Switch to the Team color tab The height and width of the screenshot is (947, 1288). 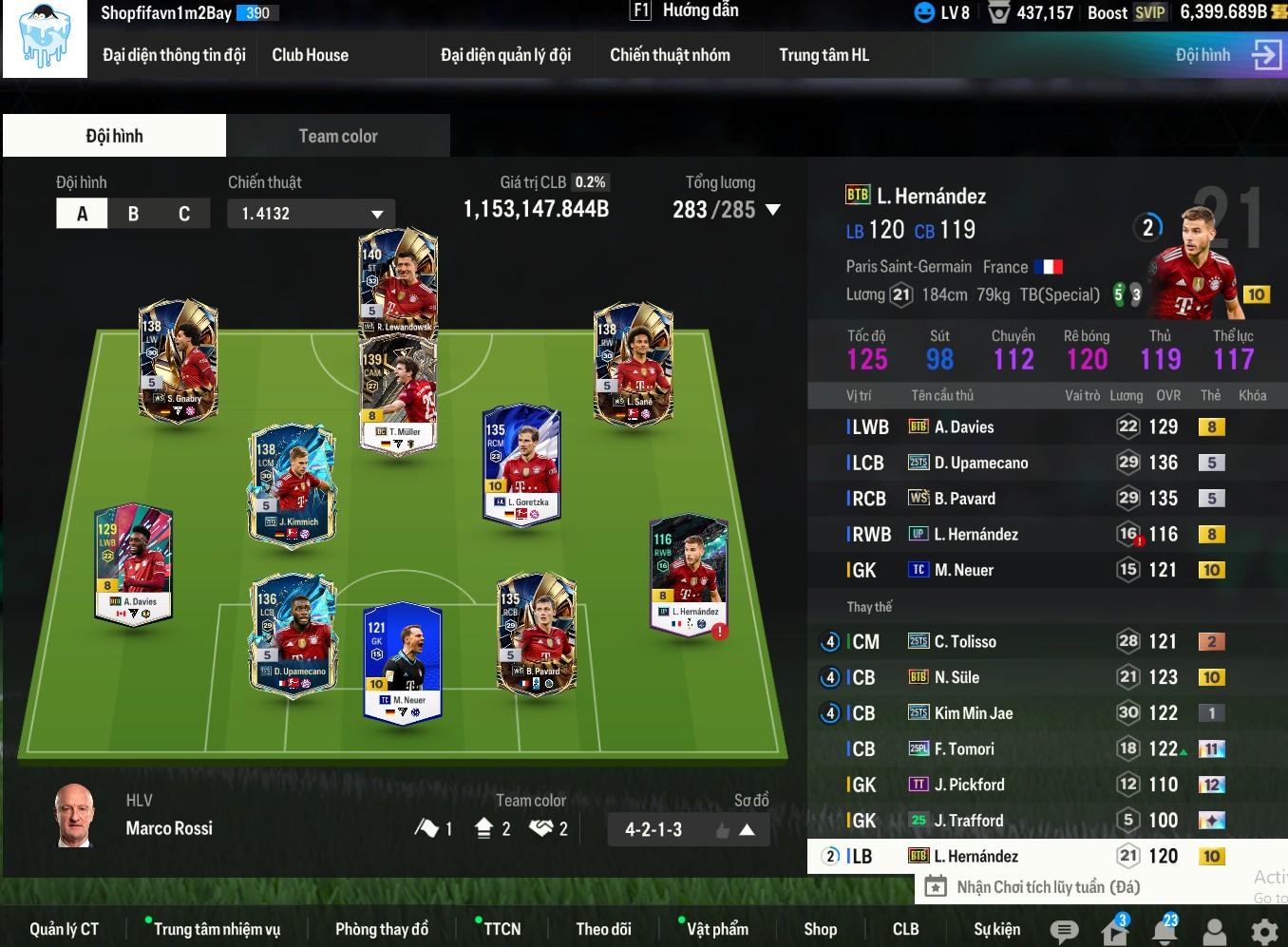(x=338, y=136)
